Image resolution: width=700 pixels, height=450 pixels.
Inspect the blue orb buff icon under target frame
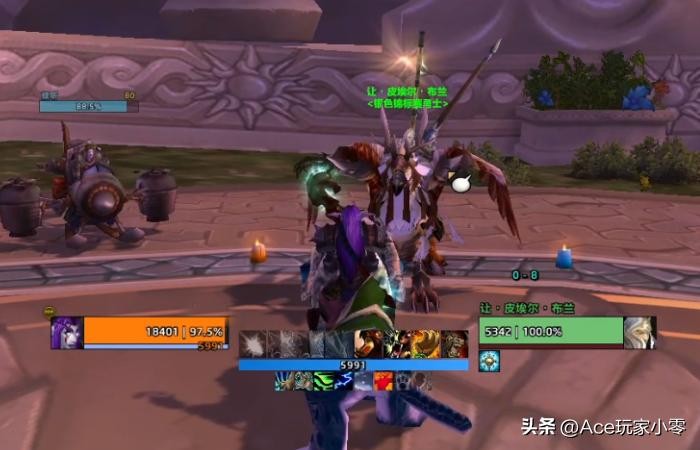pos(488,361)
